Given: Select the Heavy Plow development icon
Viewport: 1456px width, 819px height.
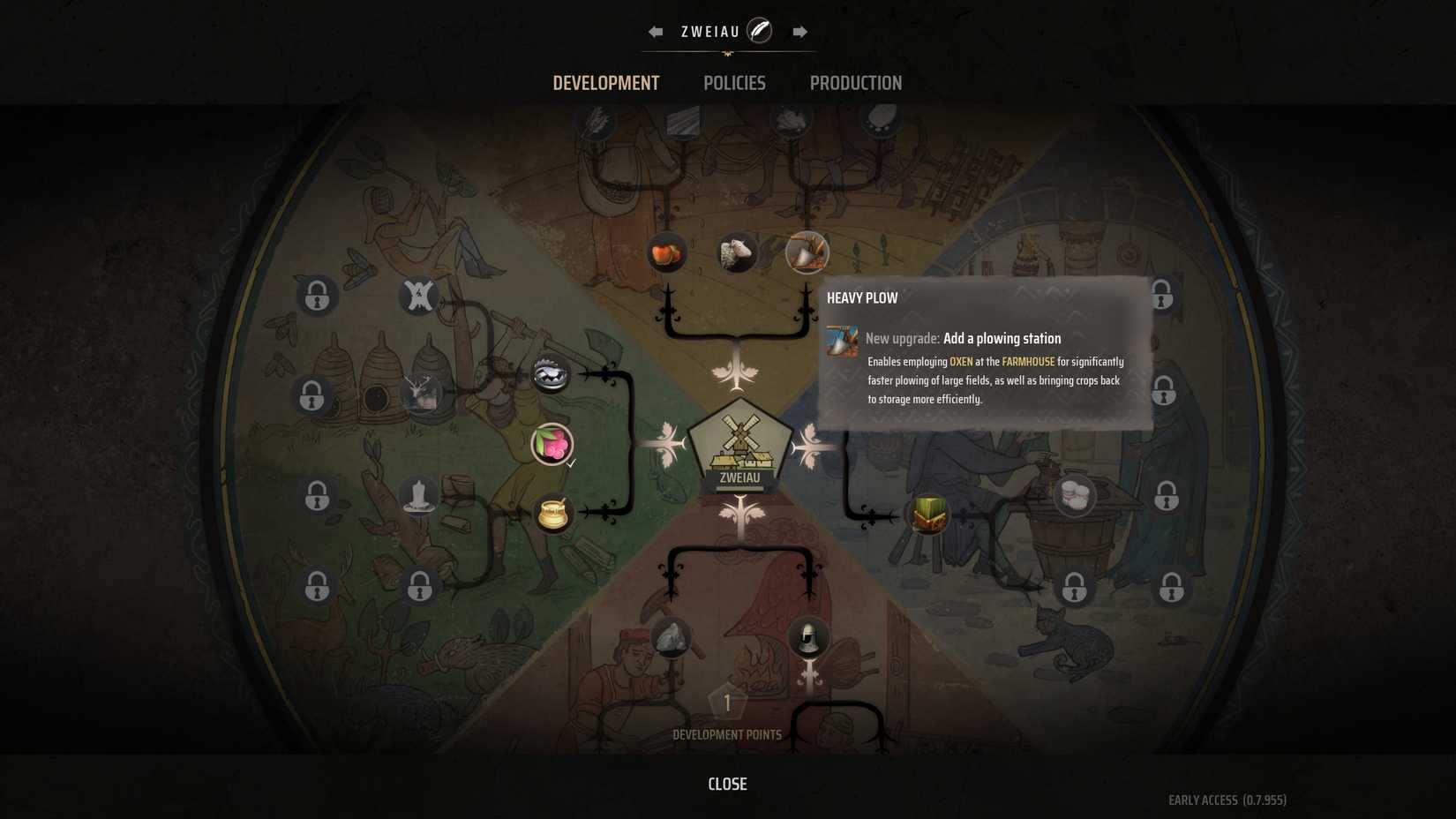Looking at the screenshot, I should (806, 253).
